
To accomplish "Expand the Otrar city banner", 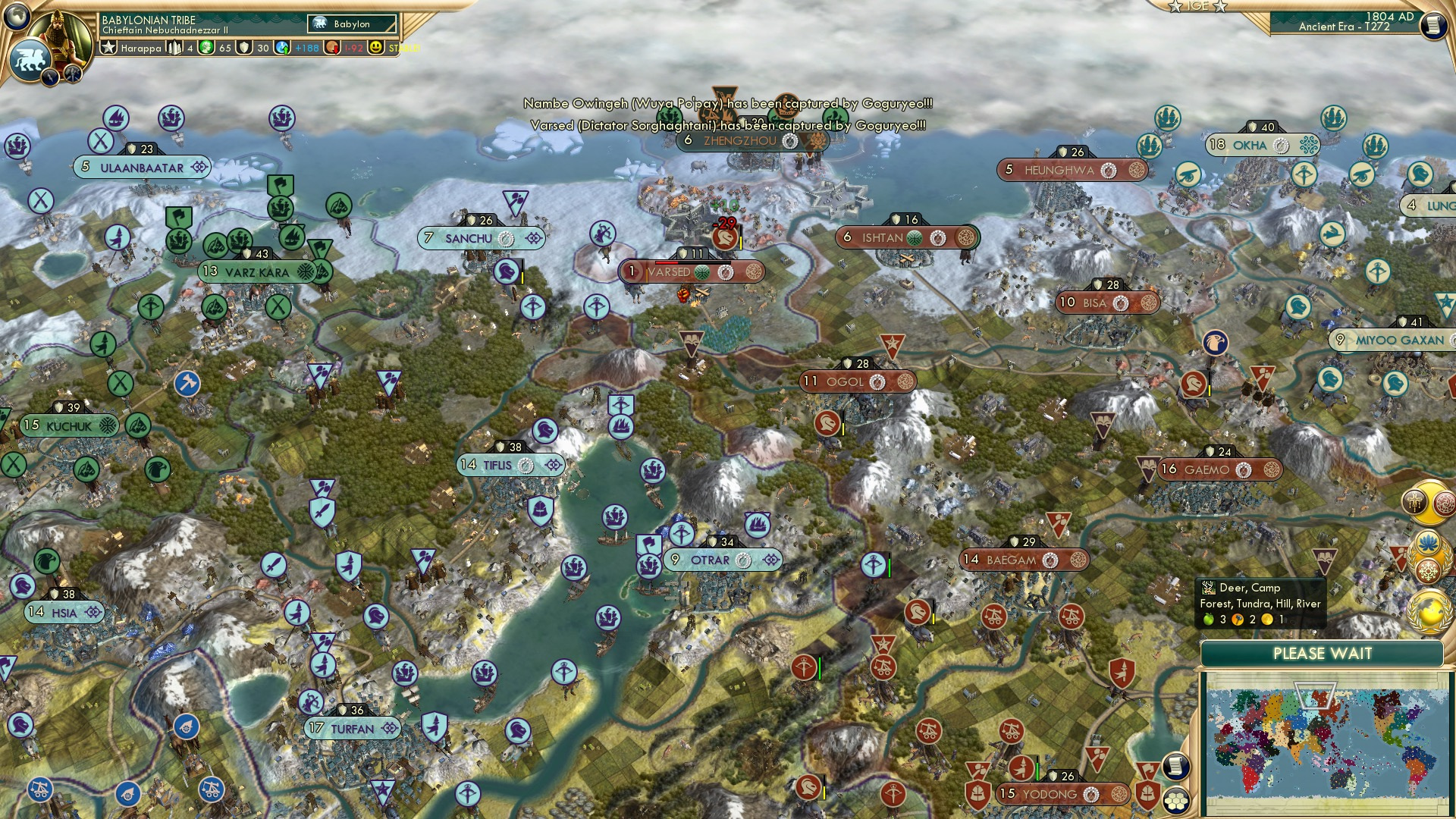I will click(x=771, y=560).
